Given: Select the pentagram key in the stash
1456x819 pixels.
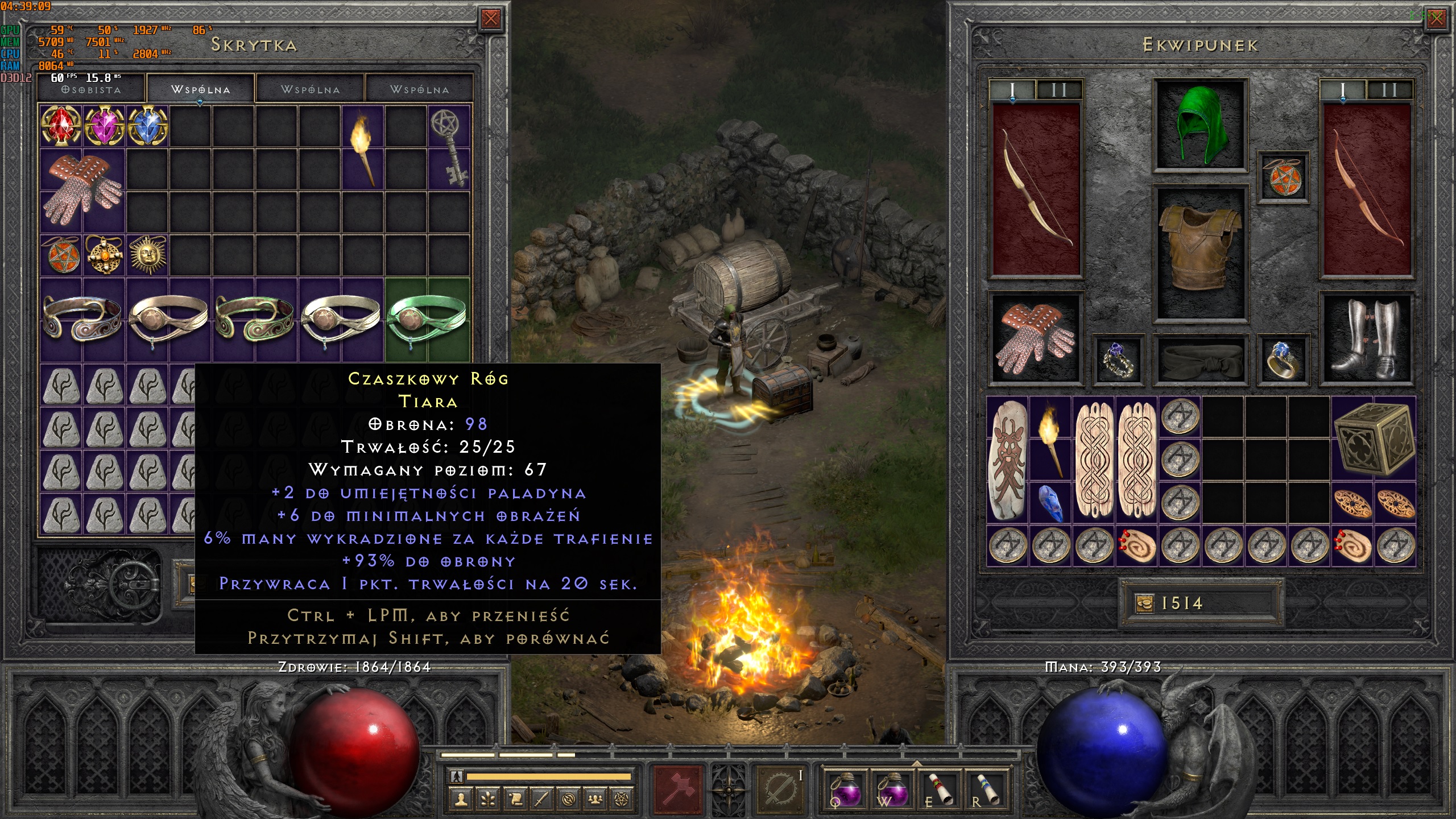Looking at the screenshot, I should 448,147.
